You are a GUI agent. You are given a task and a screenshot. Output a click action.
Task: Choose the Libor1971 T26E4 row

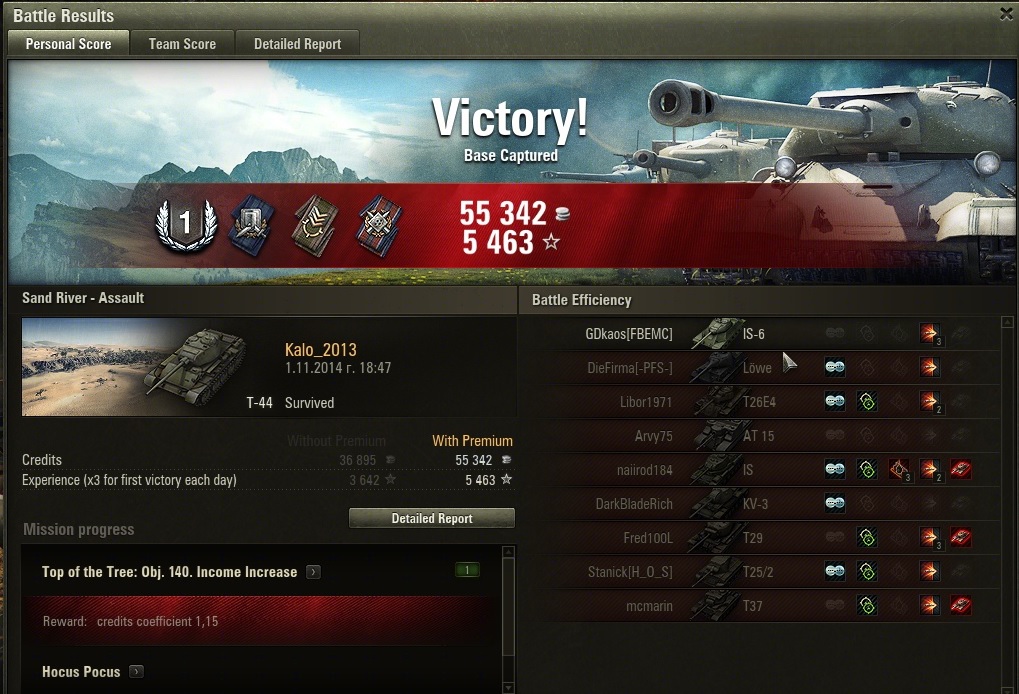(758, 402)
